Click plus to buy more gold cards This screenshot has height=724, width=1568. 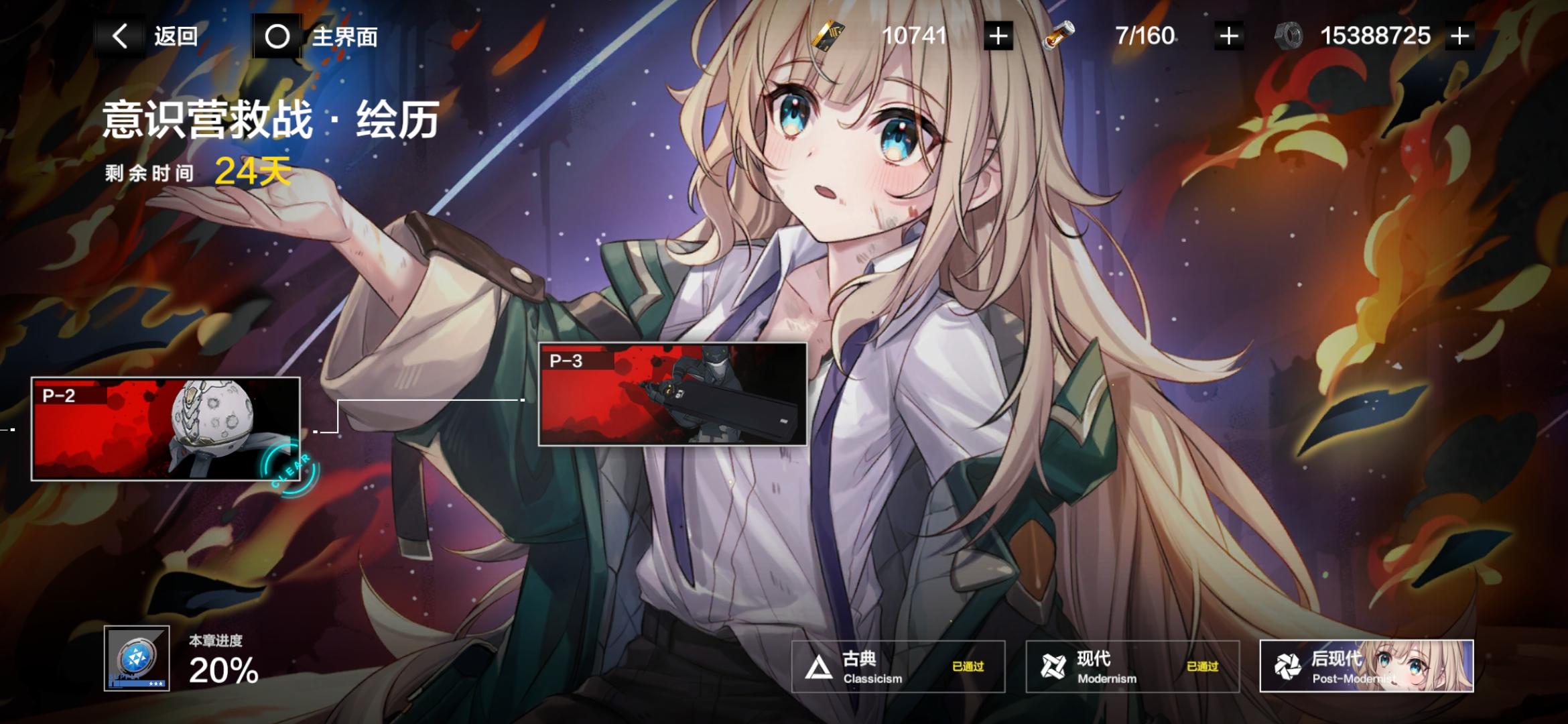tap(996, 37)
